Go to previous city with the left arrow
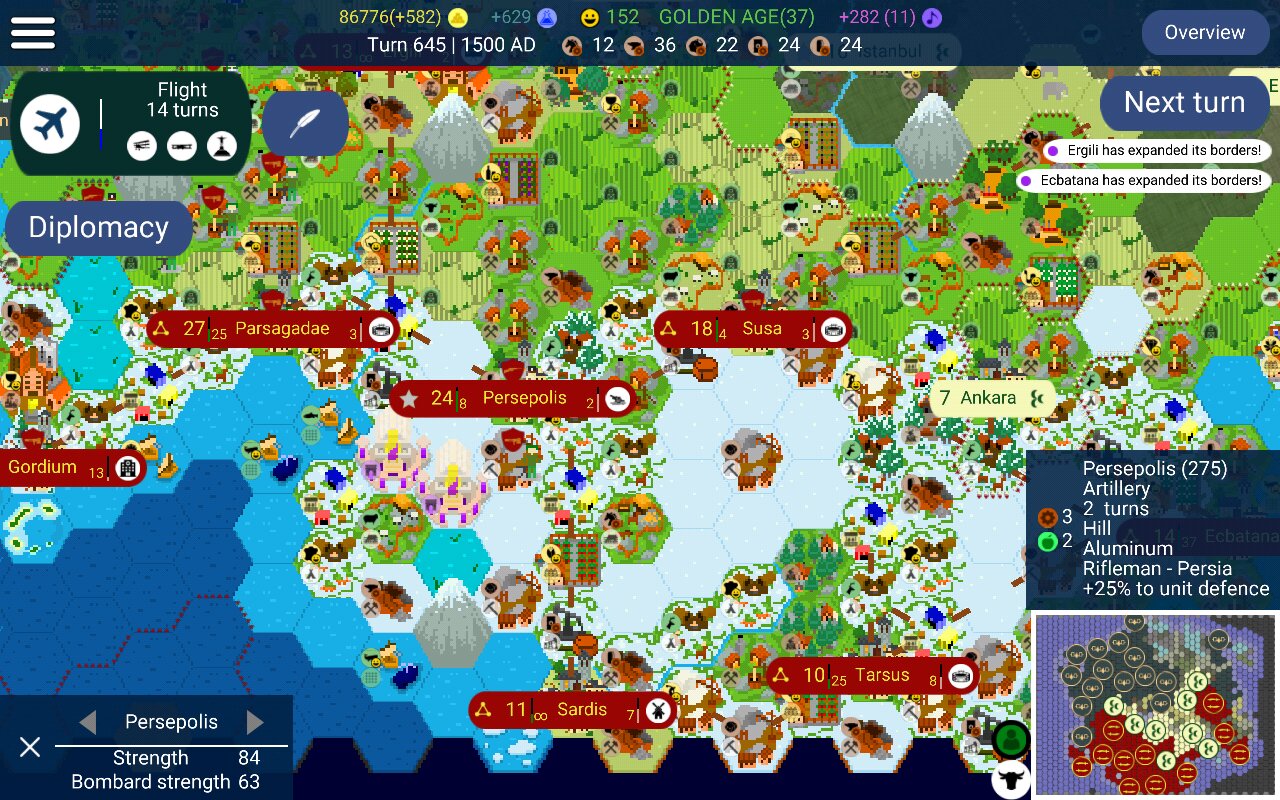This screenshot has width=1280, height=800. pyautogui.click(x=86, y=721)
